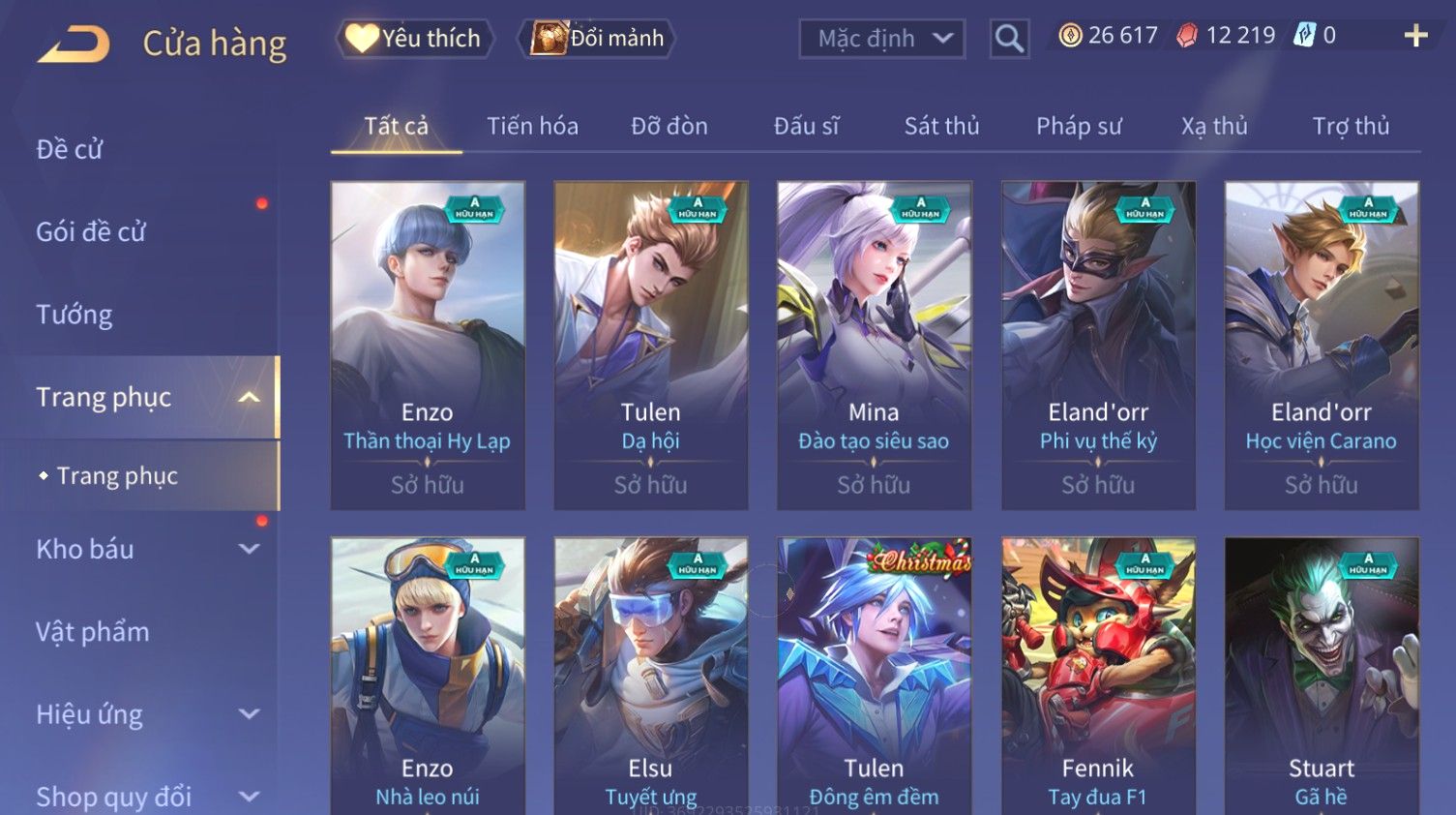Open the Tướng heroes section

point(74,315)
